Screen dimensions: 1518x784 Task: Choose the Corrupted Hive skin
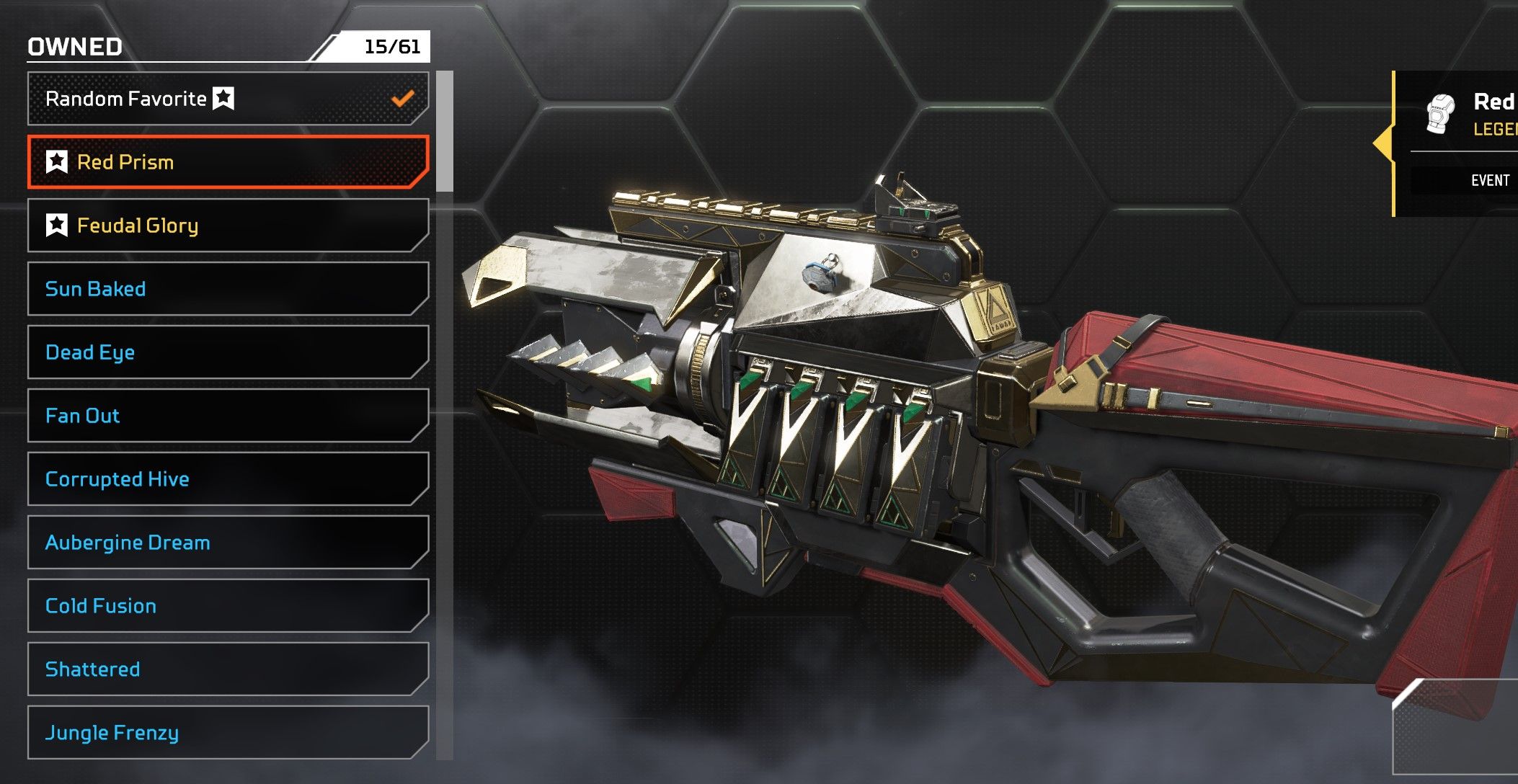(x=228, y=479)
